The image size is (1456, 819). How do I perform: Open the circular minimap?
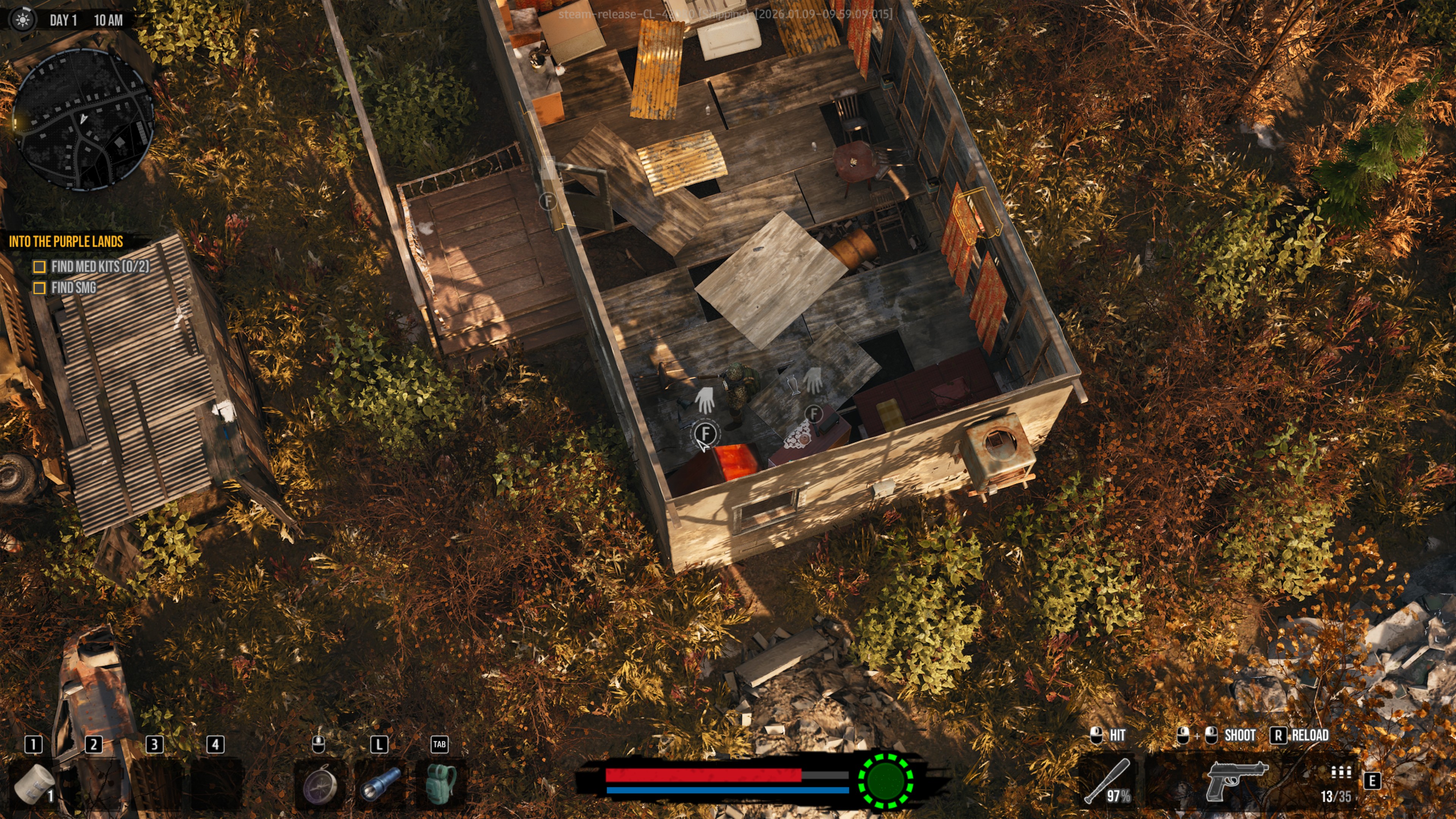(x=83, y=119)
